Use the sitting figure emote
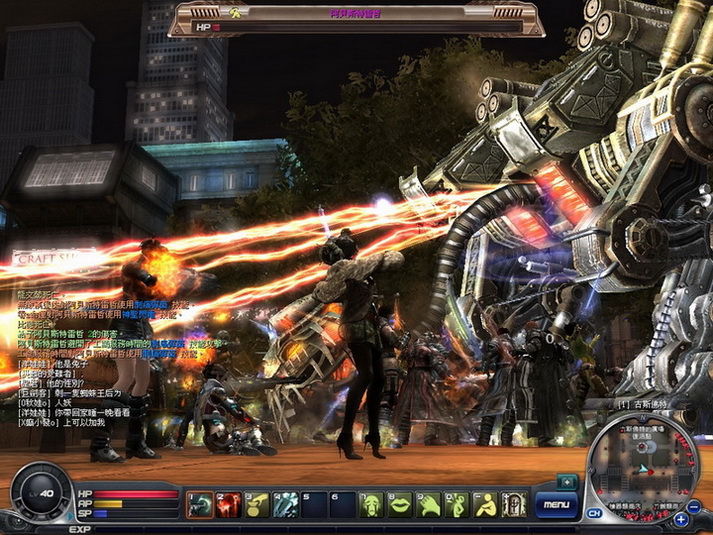 (x=486, y=505)
